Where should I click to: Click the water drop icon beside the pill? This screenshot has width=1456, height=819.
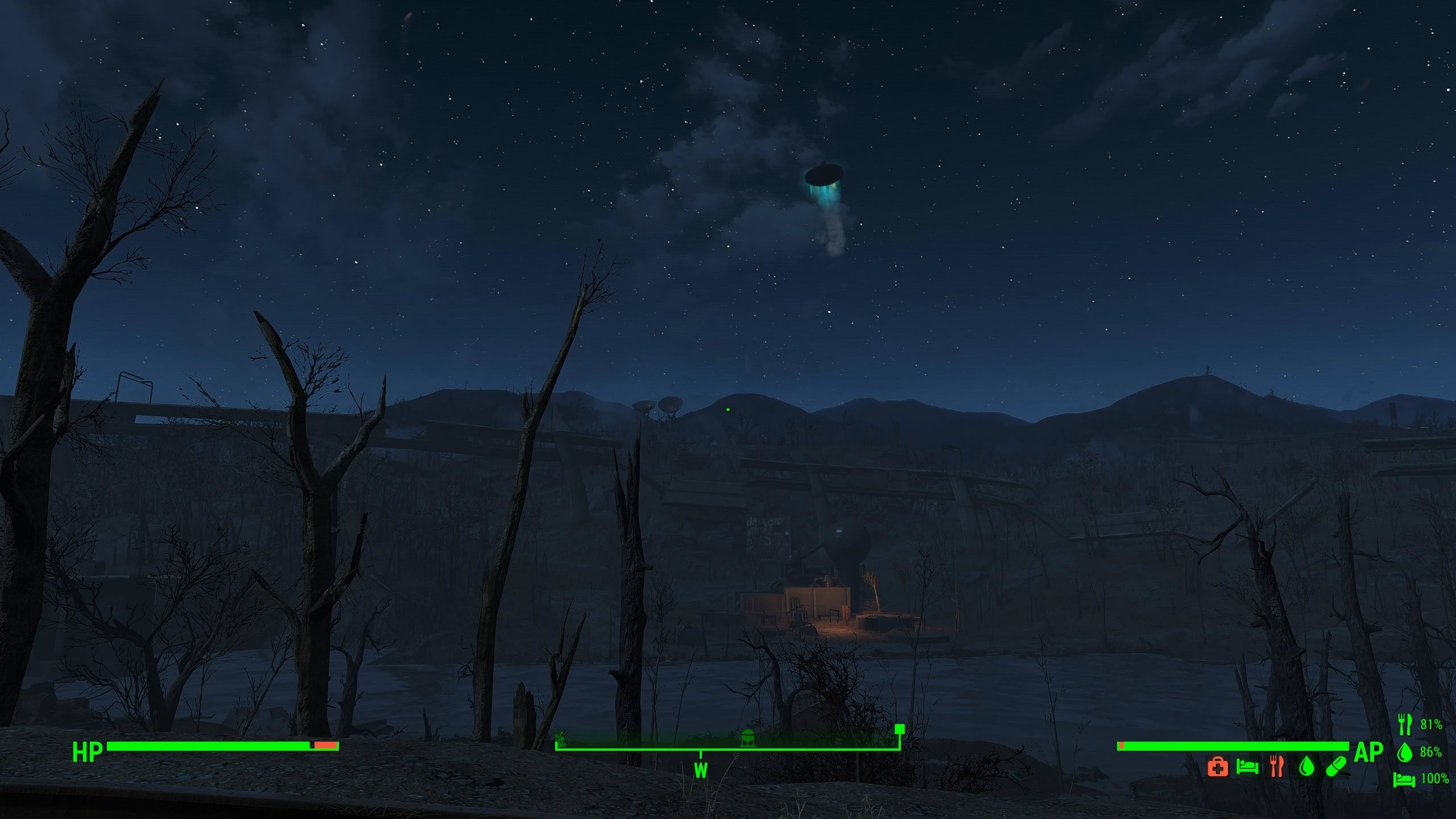[1306, 766]
